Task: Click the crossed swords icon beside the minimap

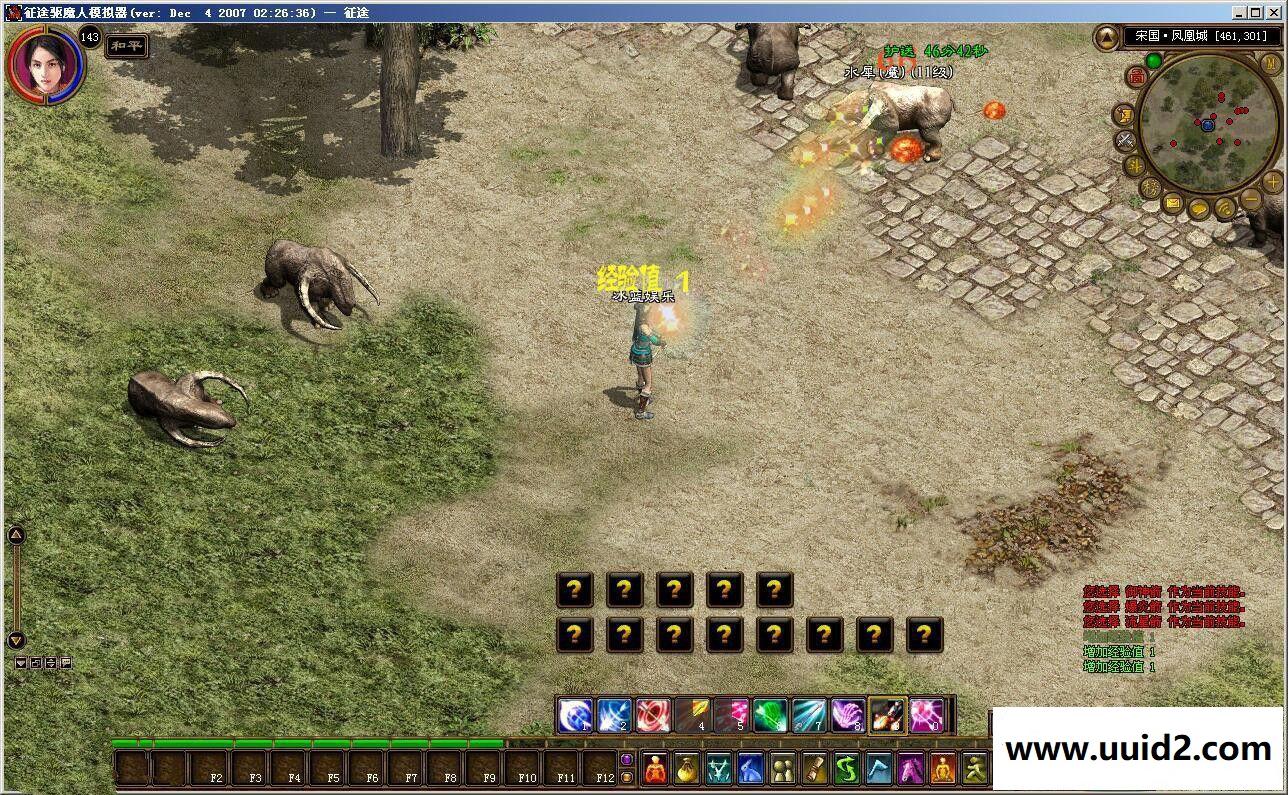Action: point(1125,140)
